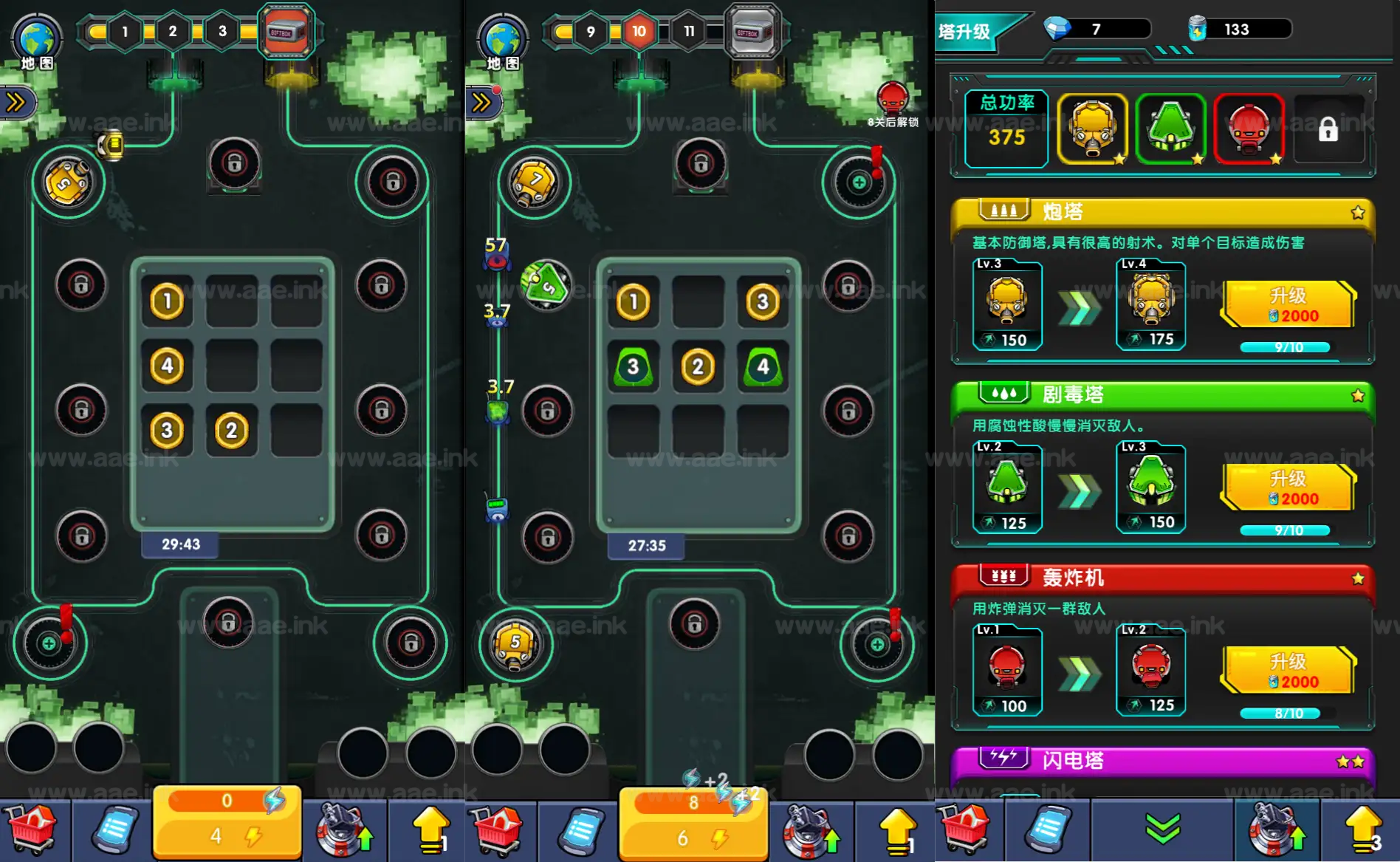The height and width of the screenshot is (862, 1400).
Task: Click the 9/10 progress bar under 炮塔
Action: coord(1286,346)
